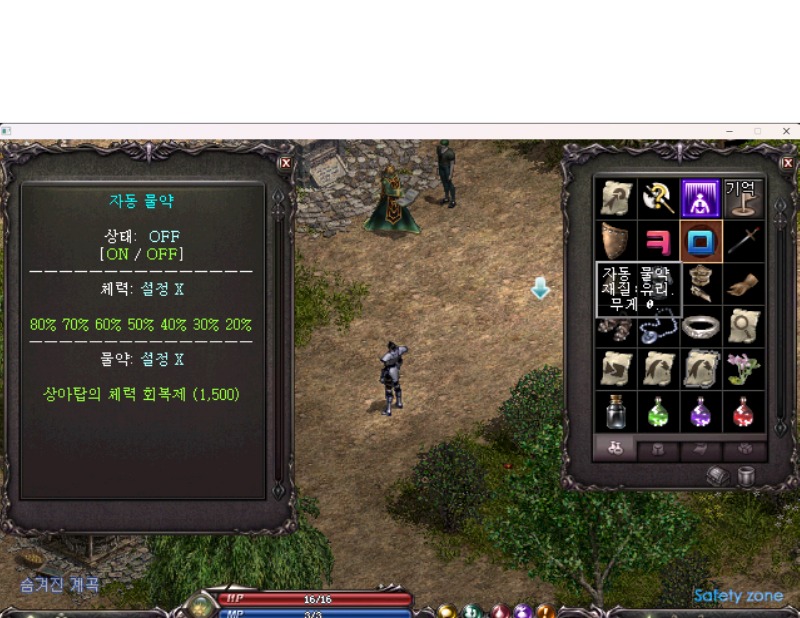The width and height of the screenshot is (800, 618).
Task: Close the inventory window
Action: [787, 163]
